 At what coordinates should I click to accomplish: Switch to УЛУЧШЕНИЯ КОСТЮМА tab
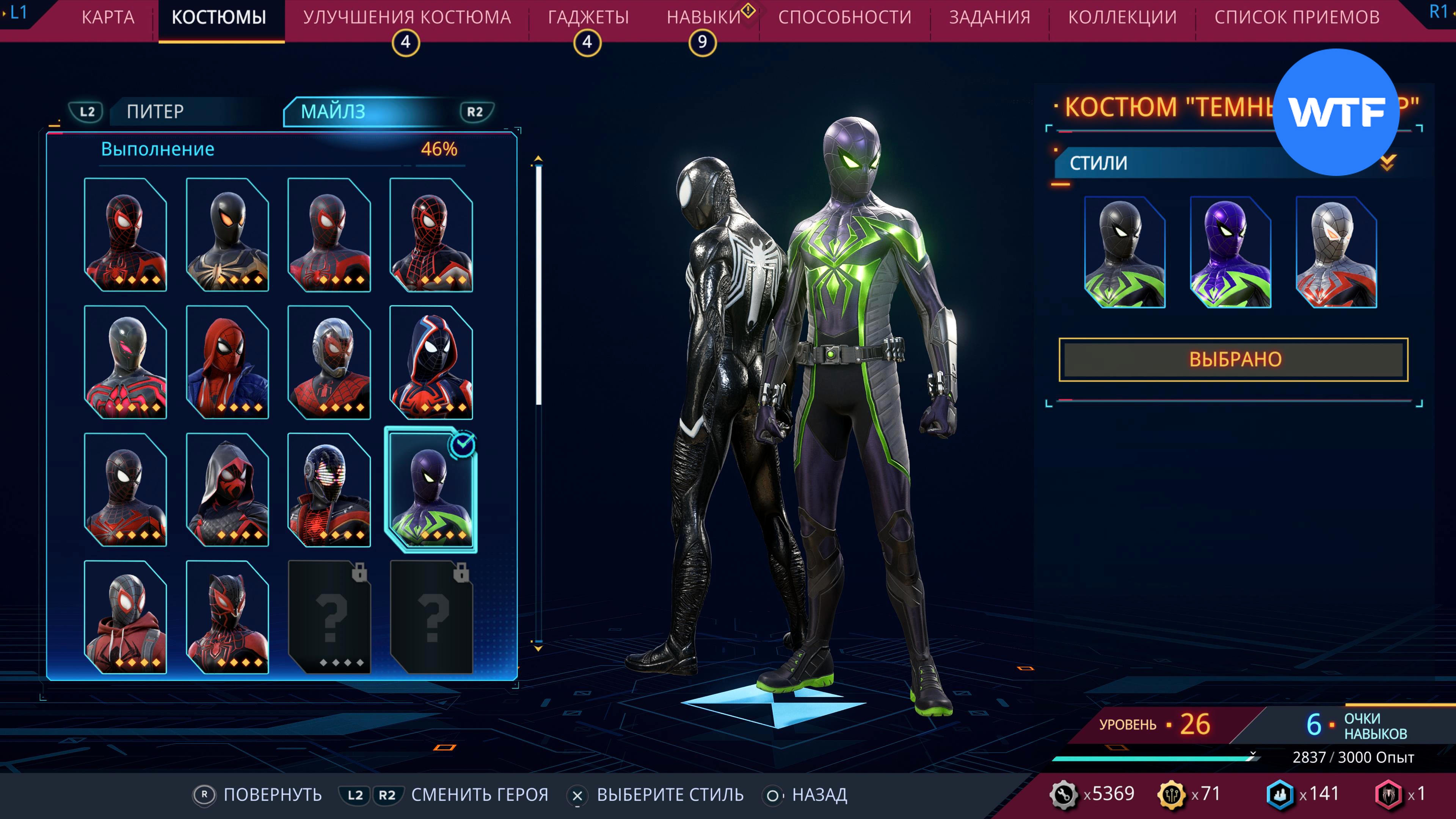(406, 17)
